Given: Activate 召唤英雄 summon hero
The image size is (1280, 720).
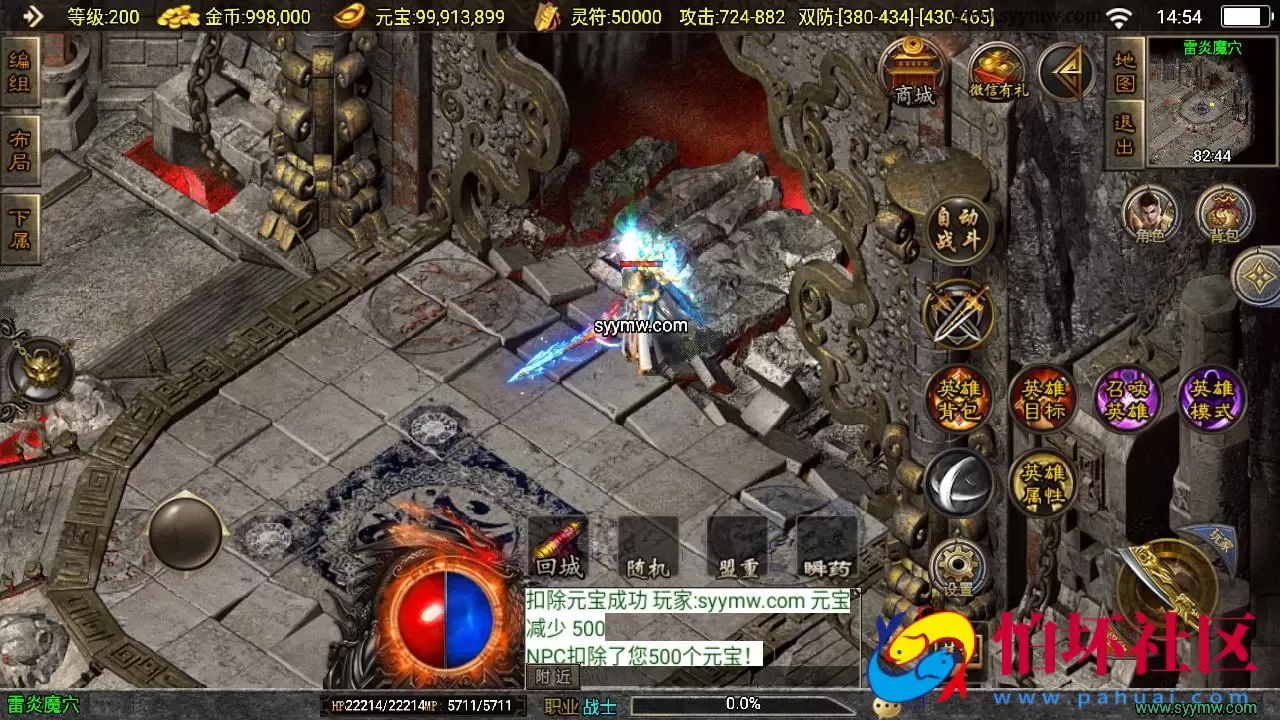Looking at the screenshot, I should click(x=1127, y=399).
